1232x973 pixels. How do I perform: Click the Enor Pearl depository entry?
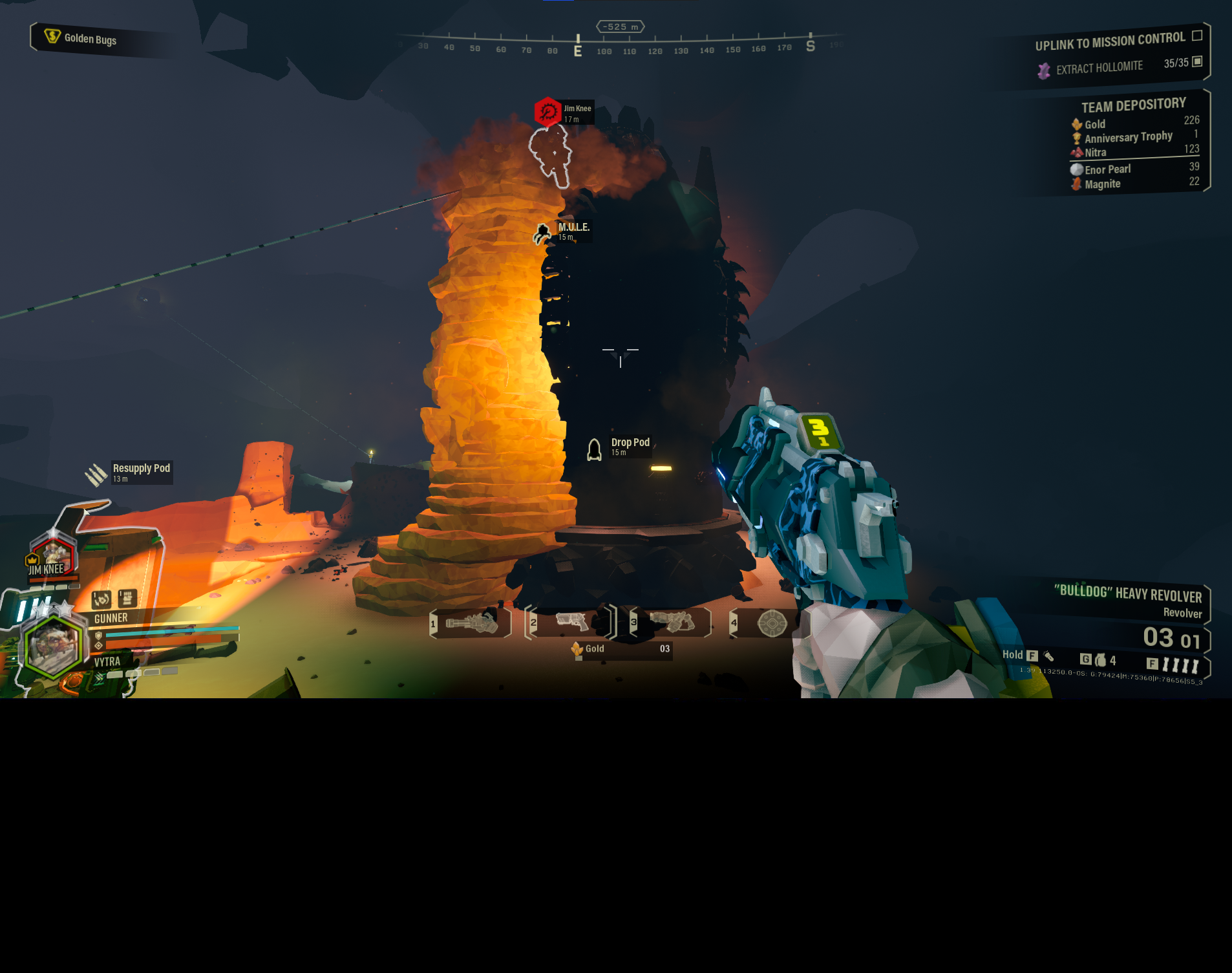1134,169
